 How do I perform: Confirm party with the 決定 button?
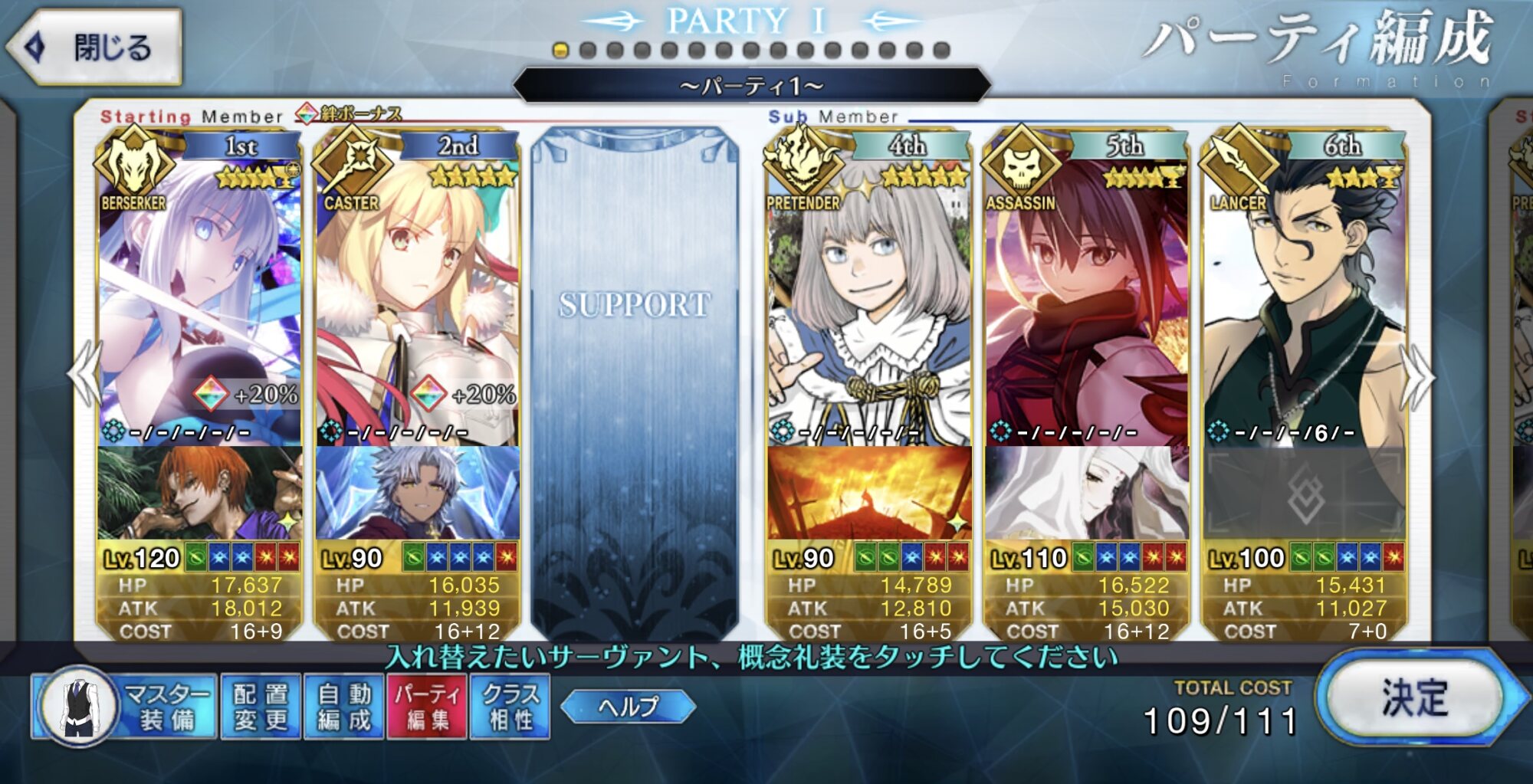(x=1415, y=697)
